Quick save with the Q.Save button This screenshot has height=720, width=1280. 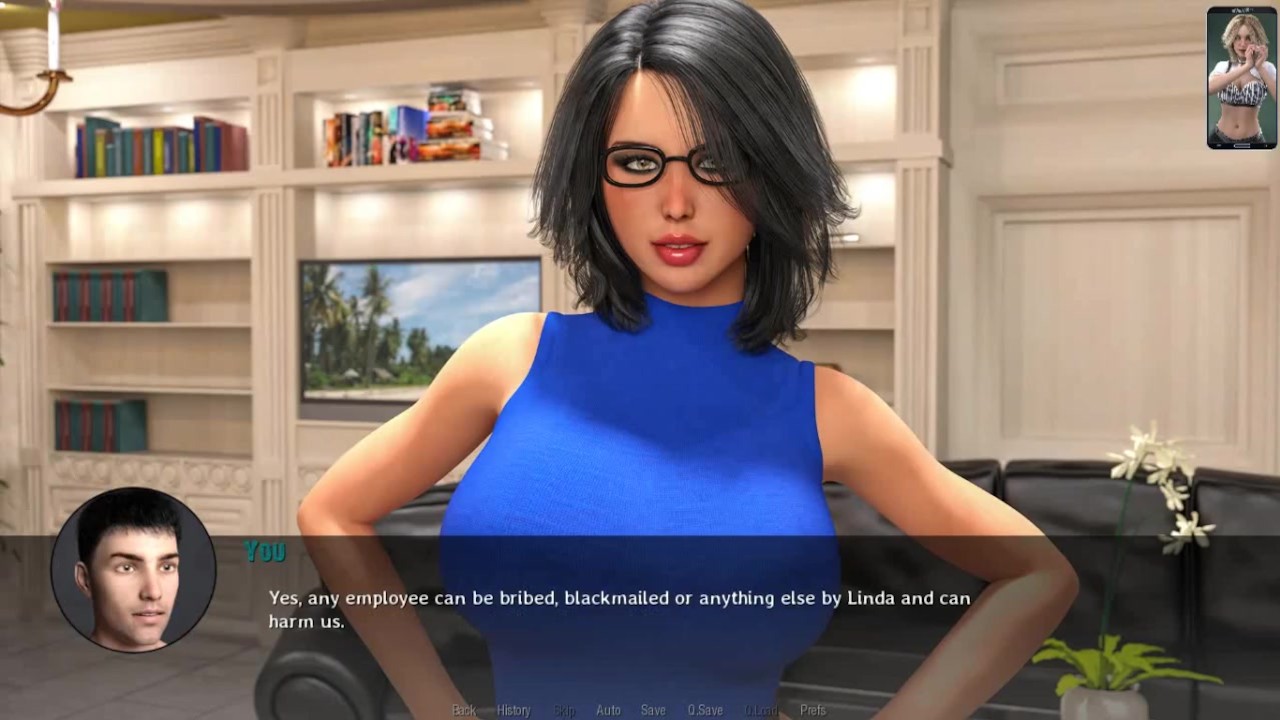point(704,710)
